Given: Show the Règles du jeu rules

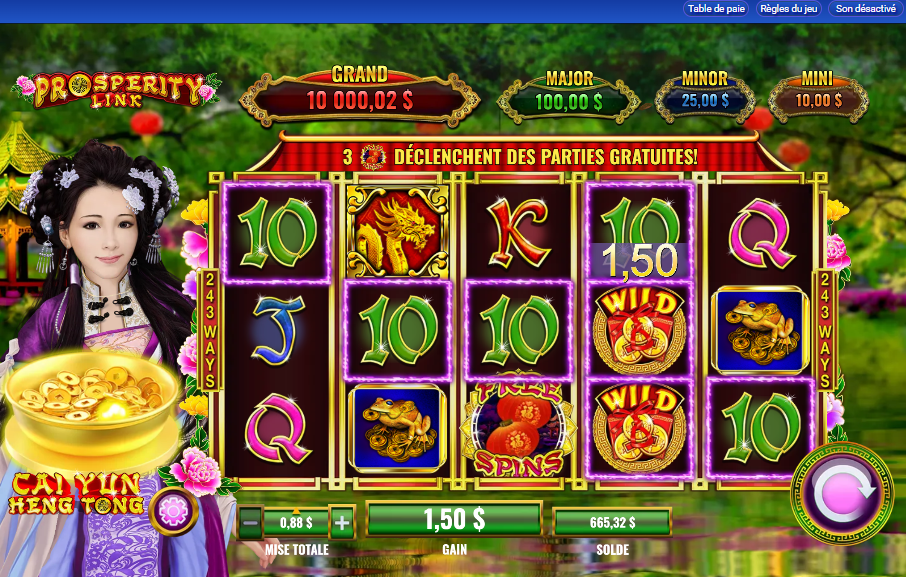Looking at the screenshot, I should 789,9.
